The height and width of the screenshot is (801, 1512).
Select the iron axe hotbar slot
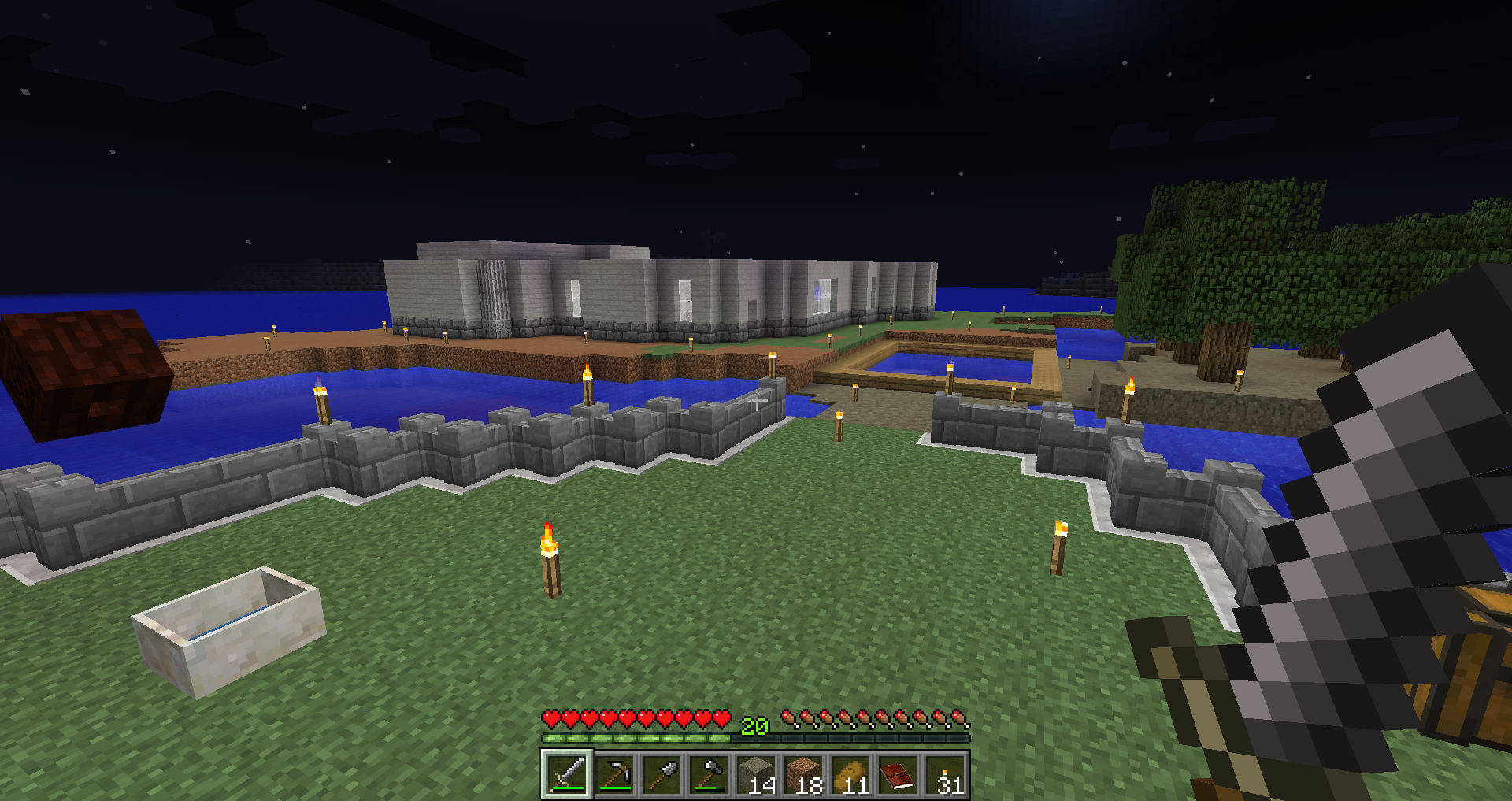tap(709, 774)
